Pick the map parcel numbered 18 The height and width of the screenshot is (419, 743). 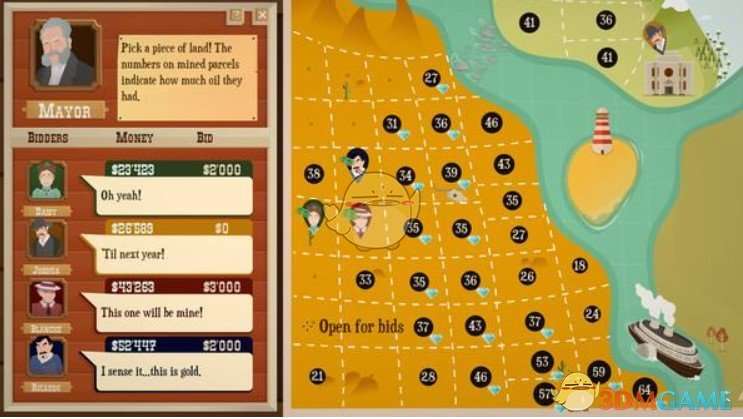coord(579,266)
